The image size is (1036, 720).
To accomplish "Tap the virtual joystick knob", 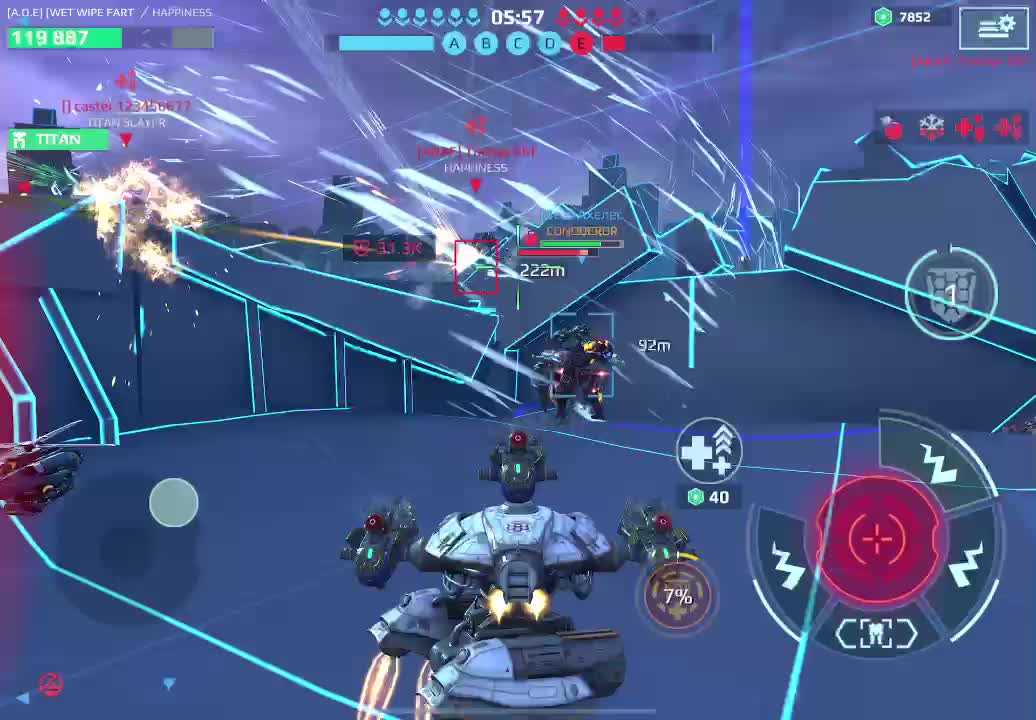I will [x=174, y=502].
